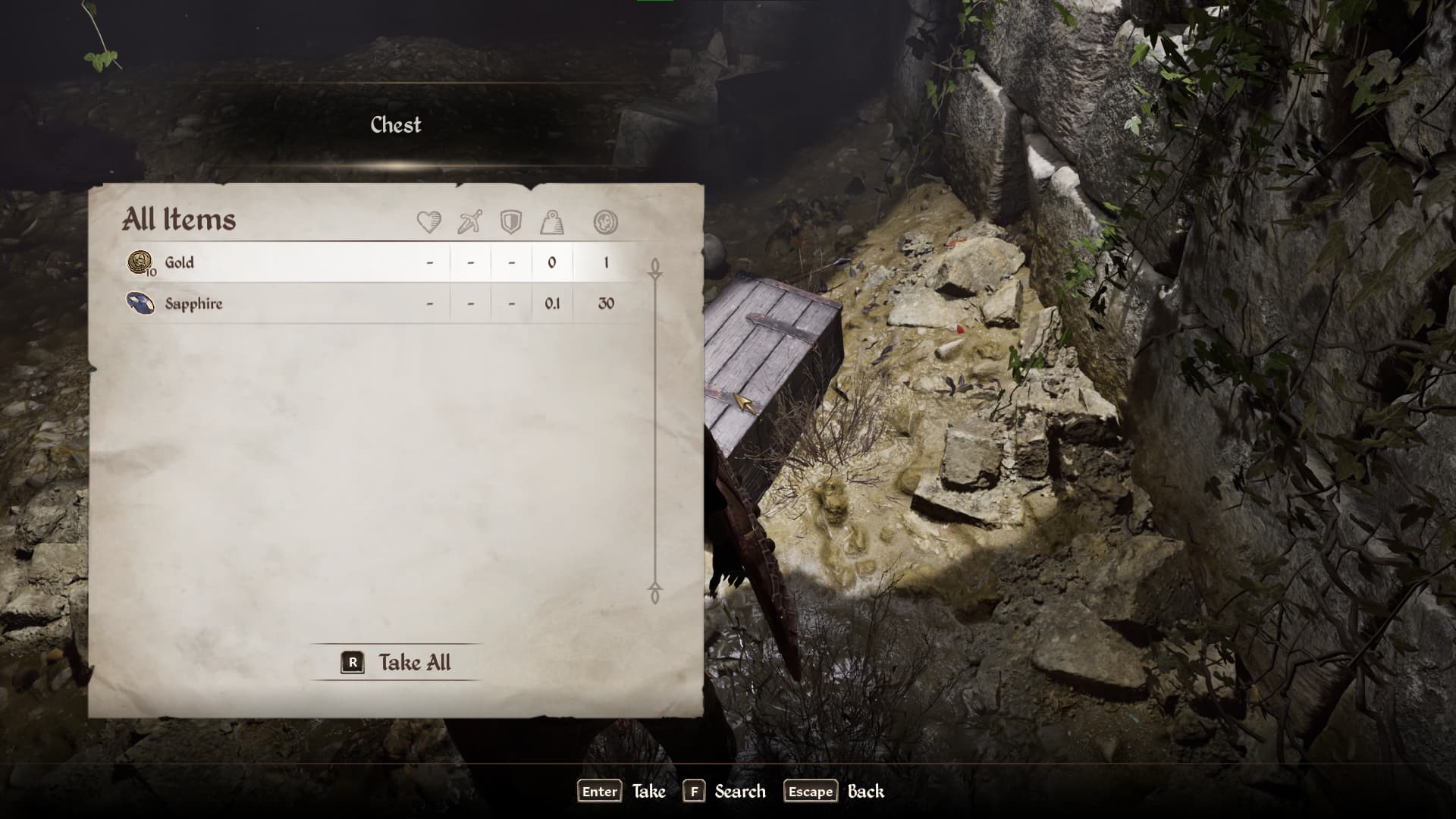Image resolution: width=1456 pixels, height=819 pixels.
Task: Sort items by the crossbow damage icon
Action: 470,222
